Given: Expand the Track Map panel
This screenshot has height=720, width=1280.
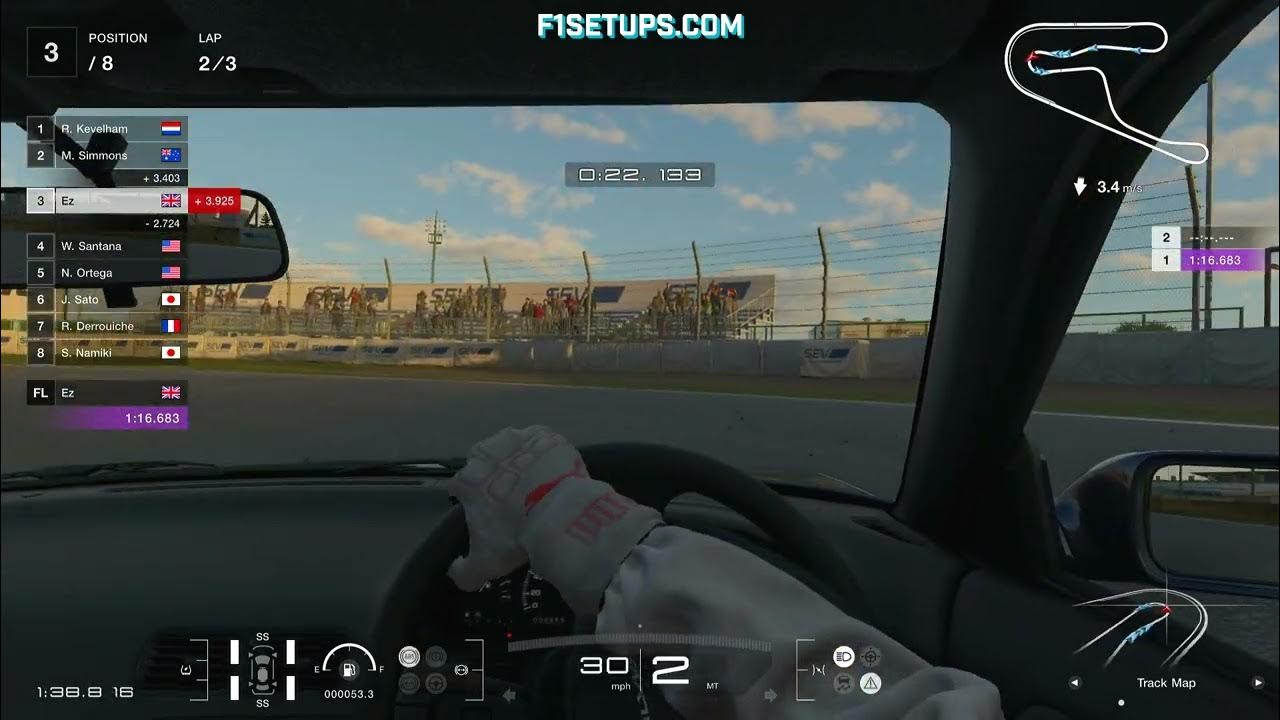Looking at the screenshot, I should pos(1166,683).
